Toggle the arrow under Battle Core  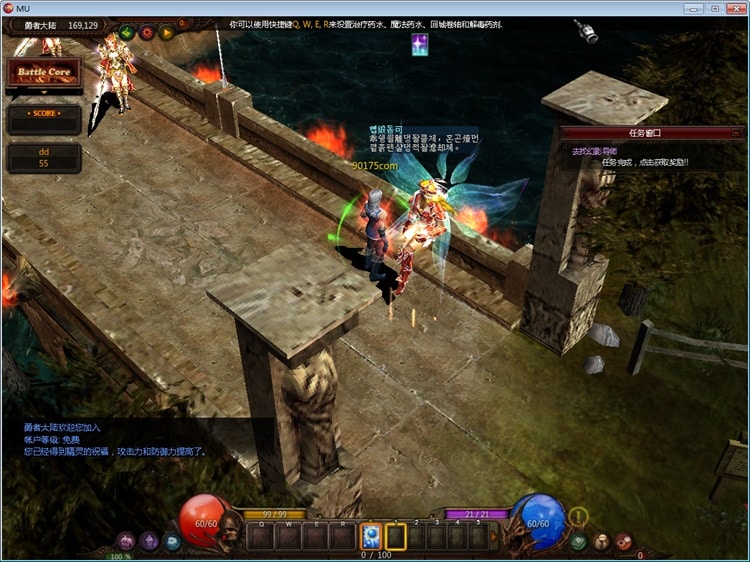tap(44, 93)
